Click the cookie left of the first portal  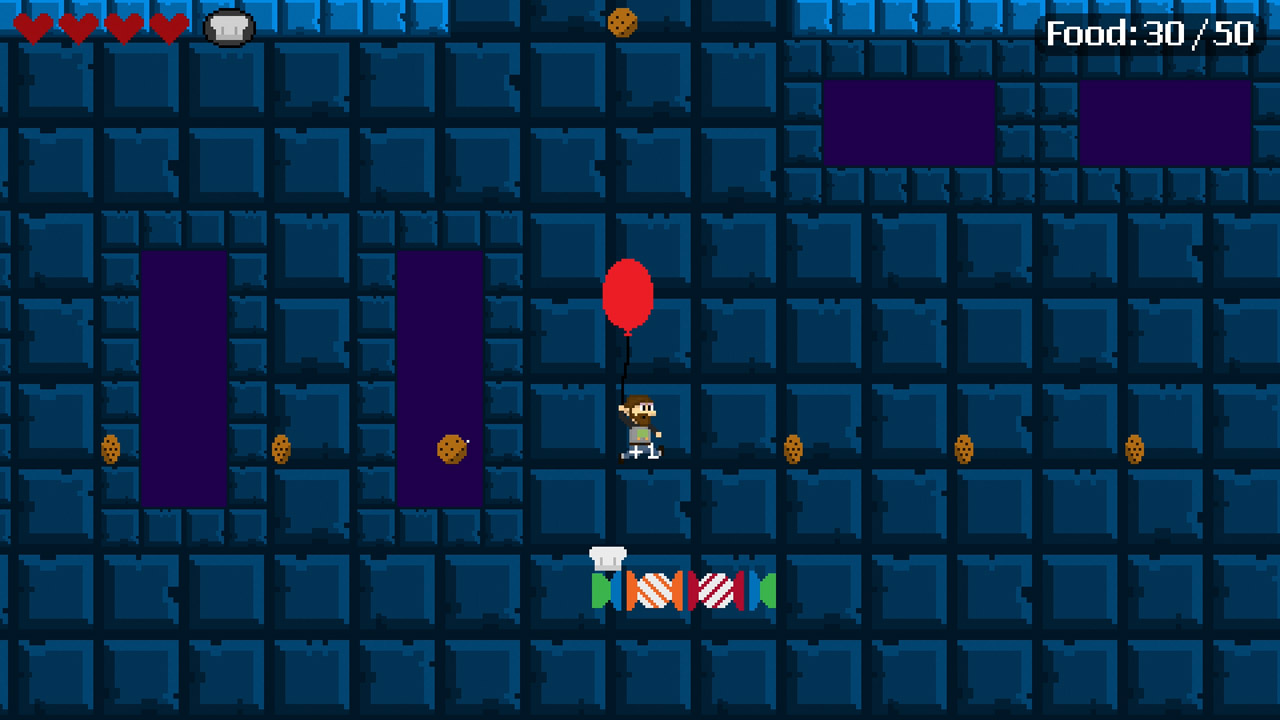110,451
